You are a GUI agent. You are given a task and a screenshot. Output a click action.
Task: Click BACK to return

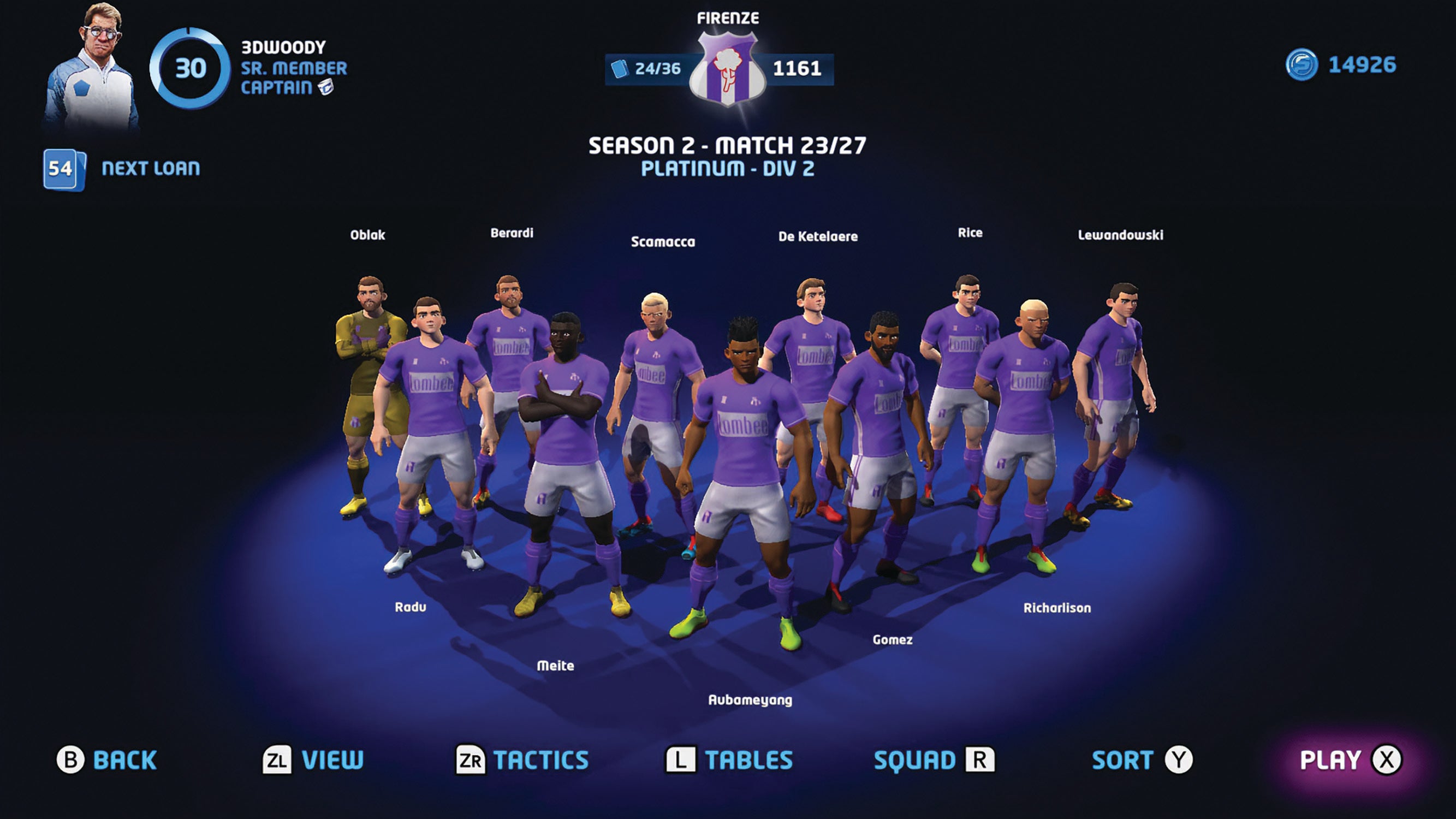(124, 759)
